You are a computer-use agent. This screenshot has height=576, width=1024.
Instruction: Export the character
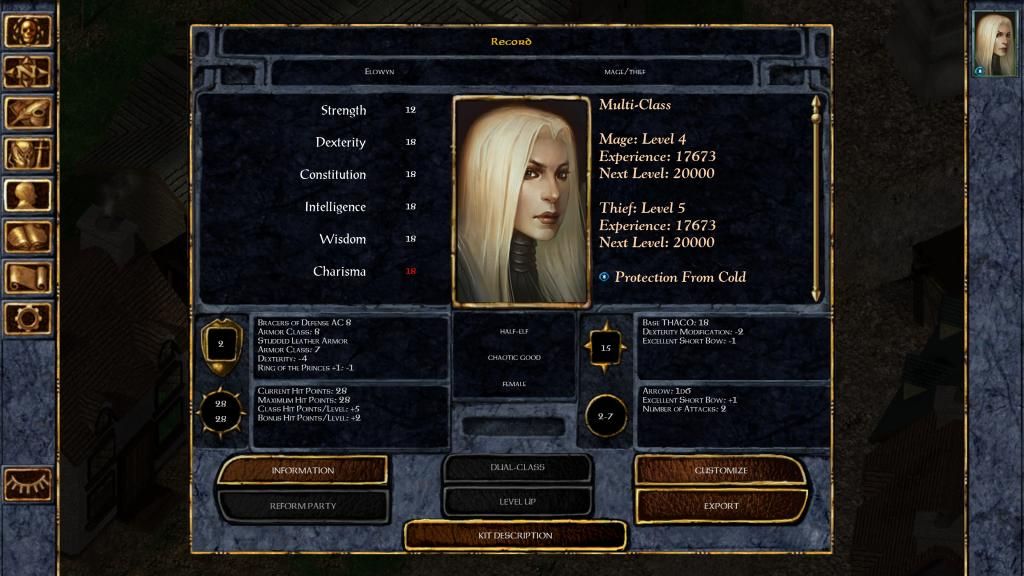pos(720,506)
